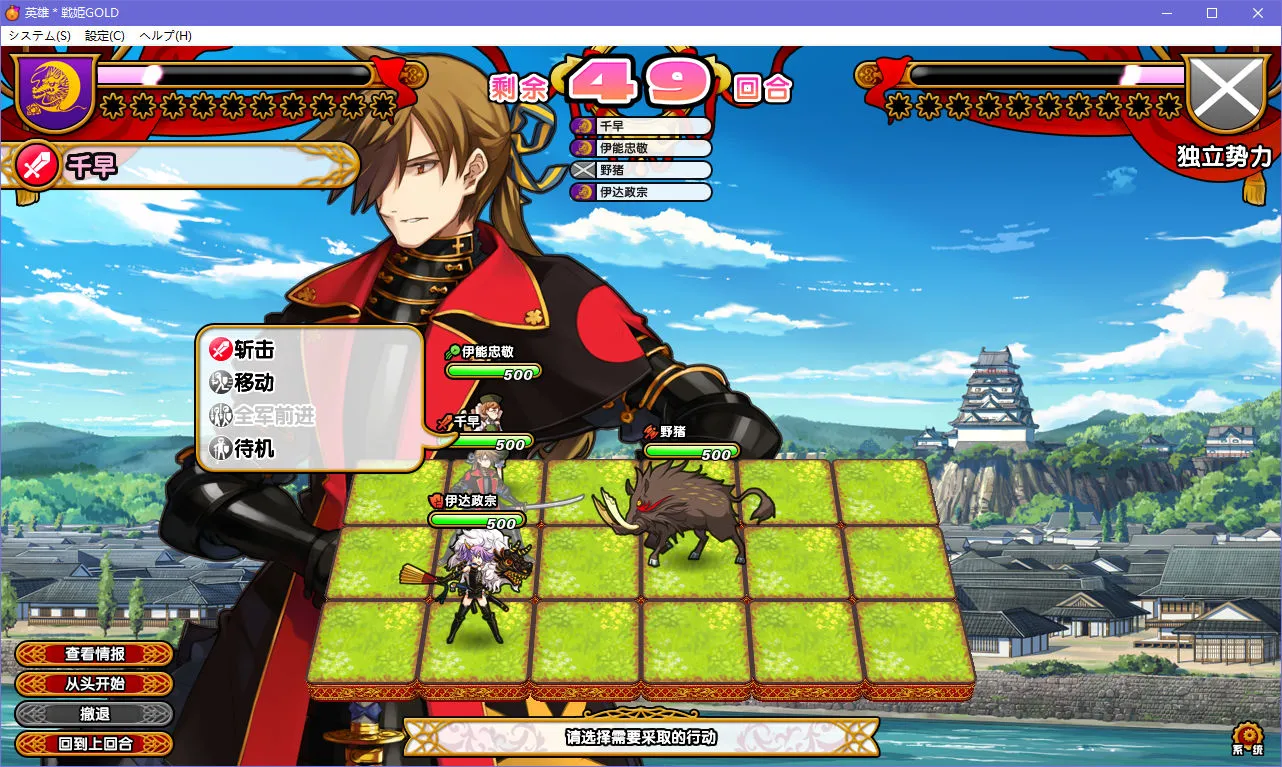This screenshot has width=1282, height=767.
Task: Choose the 待机 standby command
Action: click(242, 449)
